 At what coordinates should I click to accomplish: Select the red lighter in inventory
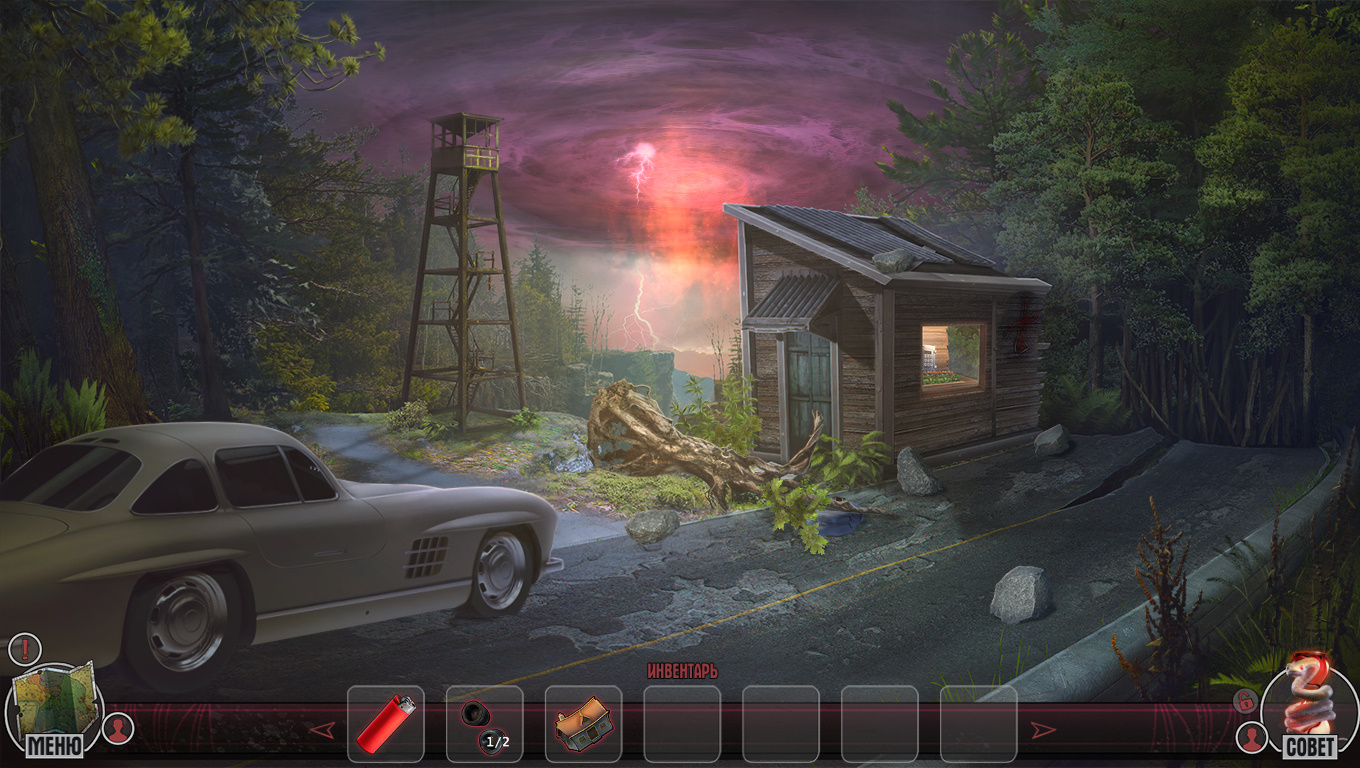point(385,723)
